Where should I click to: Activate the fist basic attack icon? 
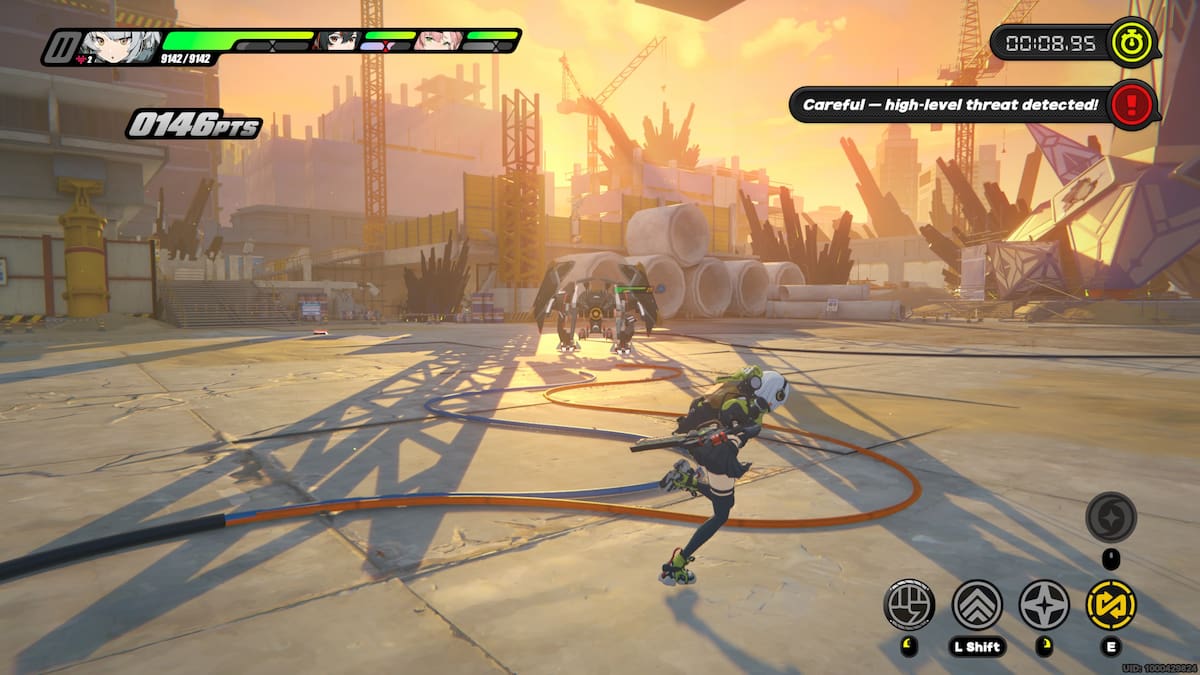909,605
